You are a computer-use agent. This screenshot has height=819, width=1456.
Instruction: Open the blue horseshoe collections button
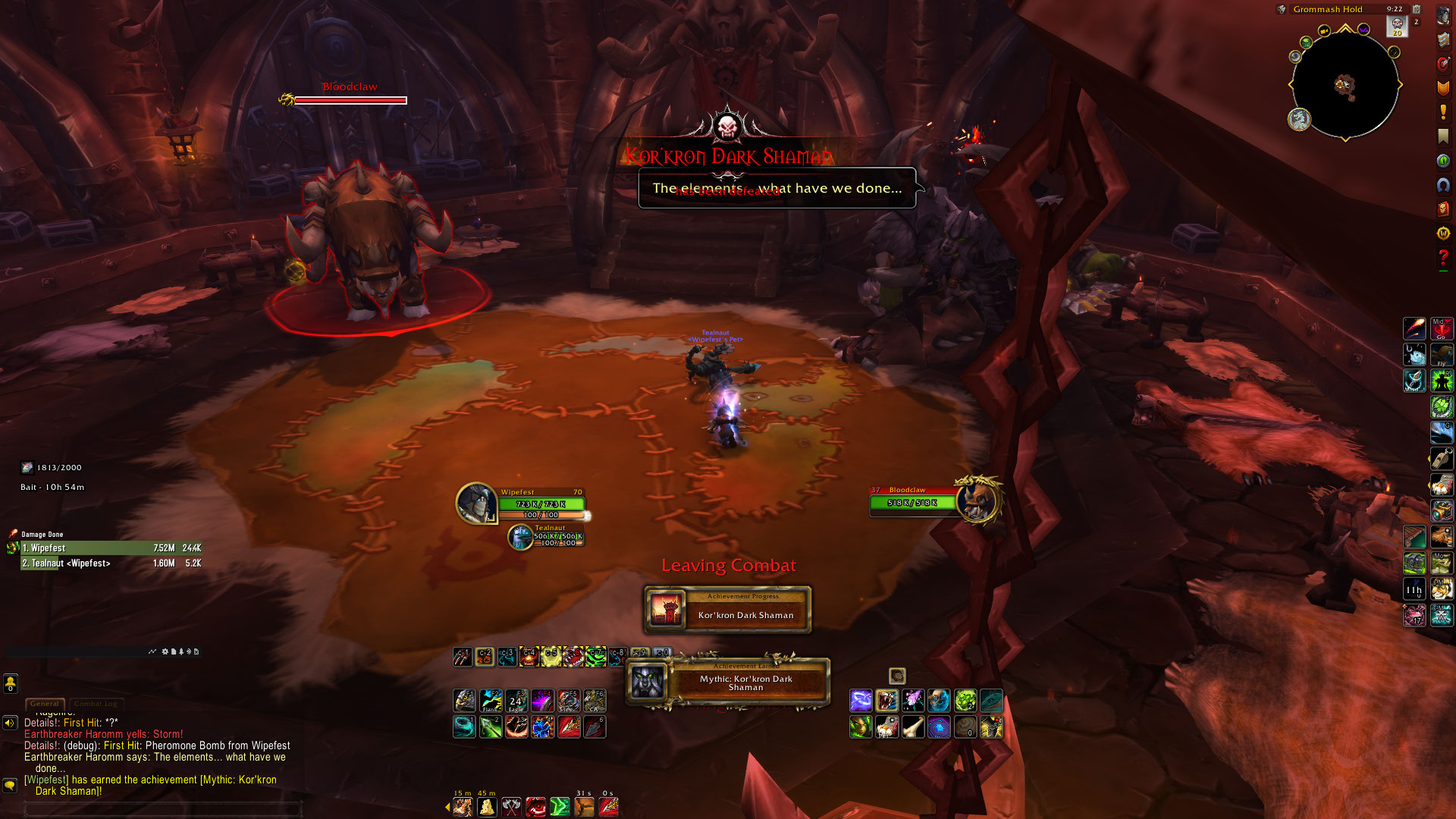point(1443,185)
